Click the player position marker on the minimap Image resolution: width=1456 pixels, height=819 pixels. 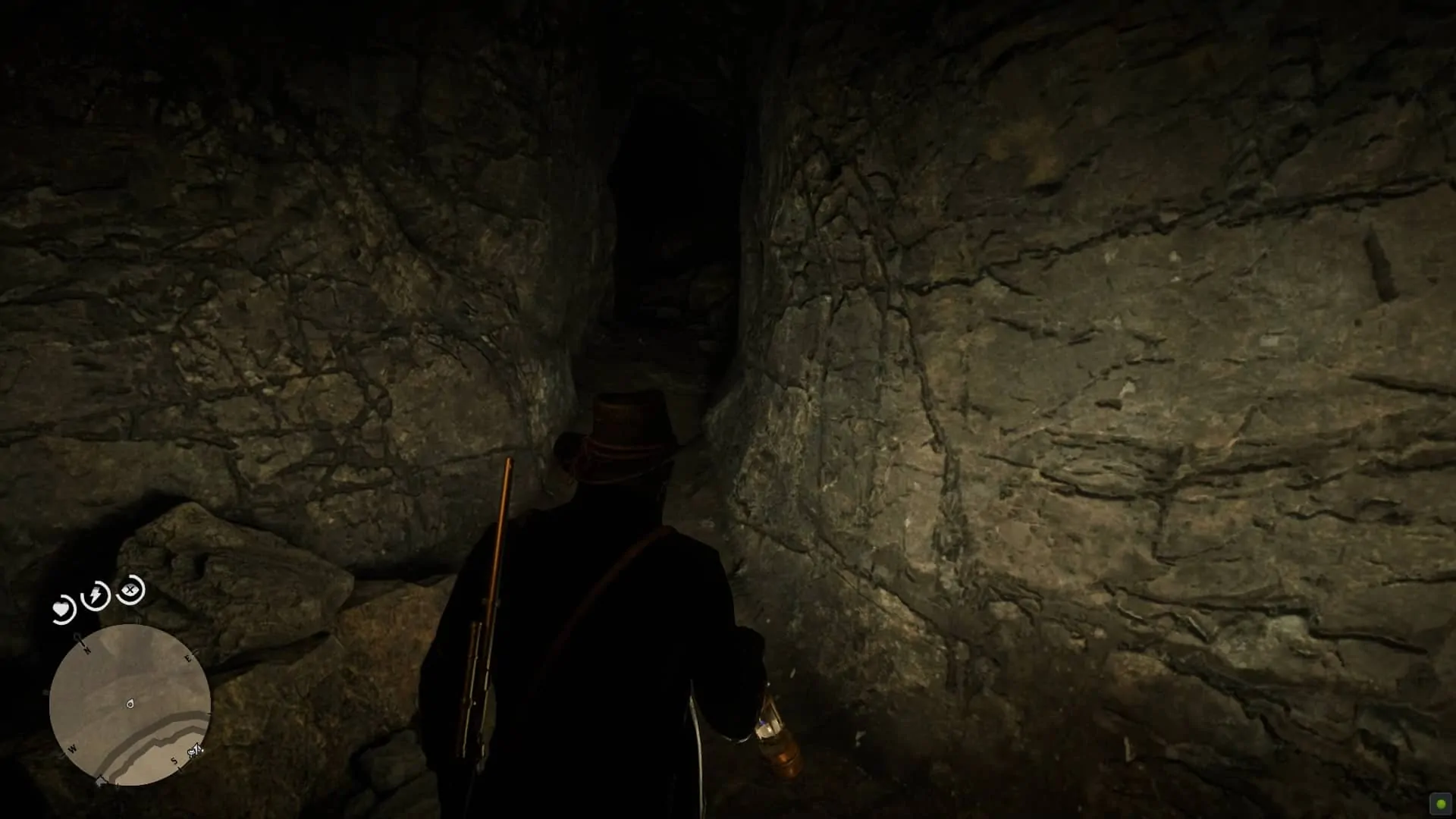click(x=130, y=704)
